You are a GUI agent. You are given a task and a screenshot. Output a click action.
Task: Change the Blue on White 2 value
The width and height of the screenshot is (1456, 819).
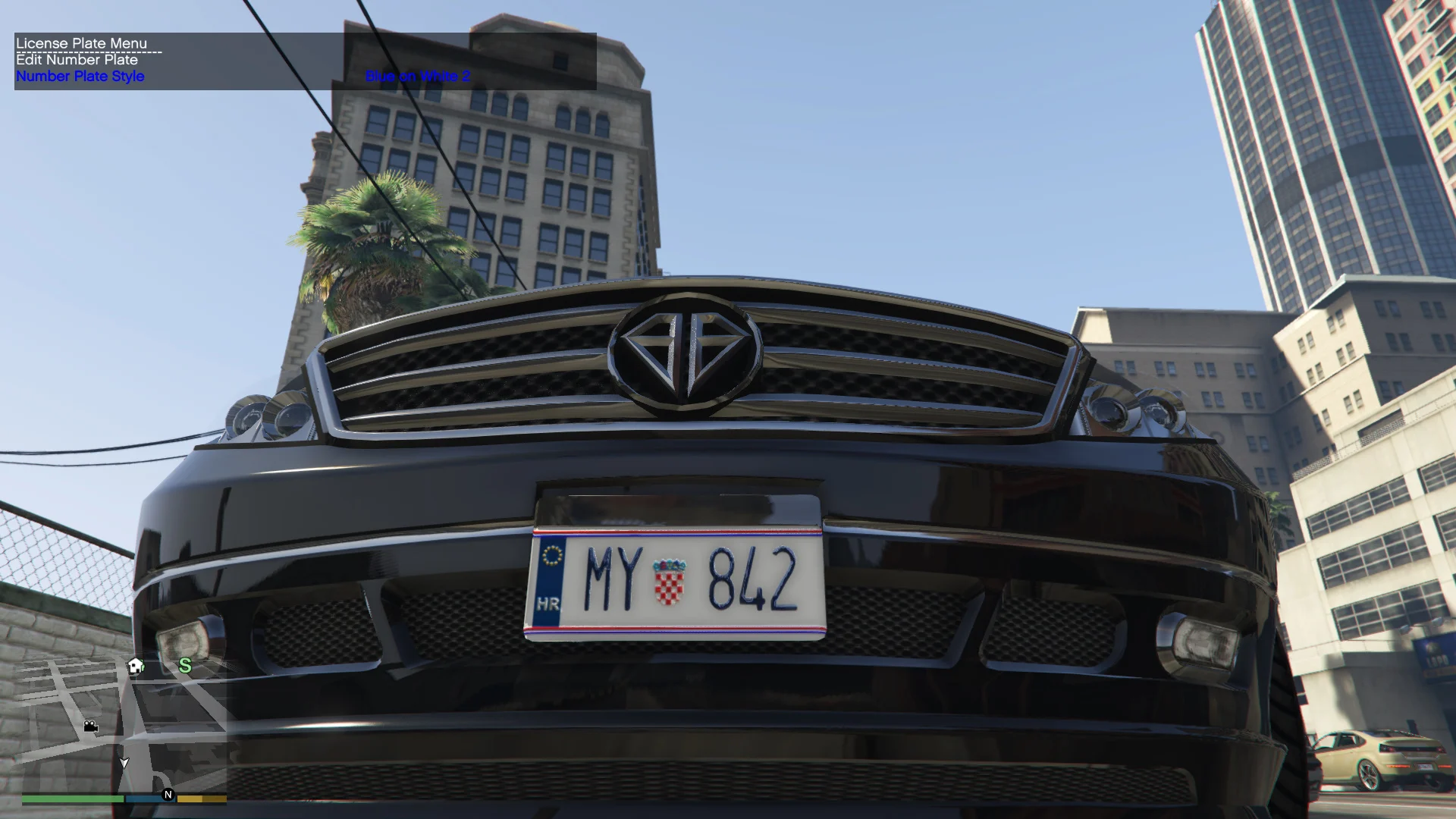pyautogui.click(x=418, y=77)
